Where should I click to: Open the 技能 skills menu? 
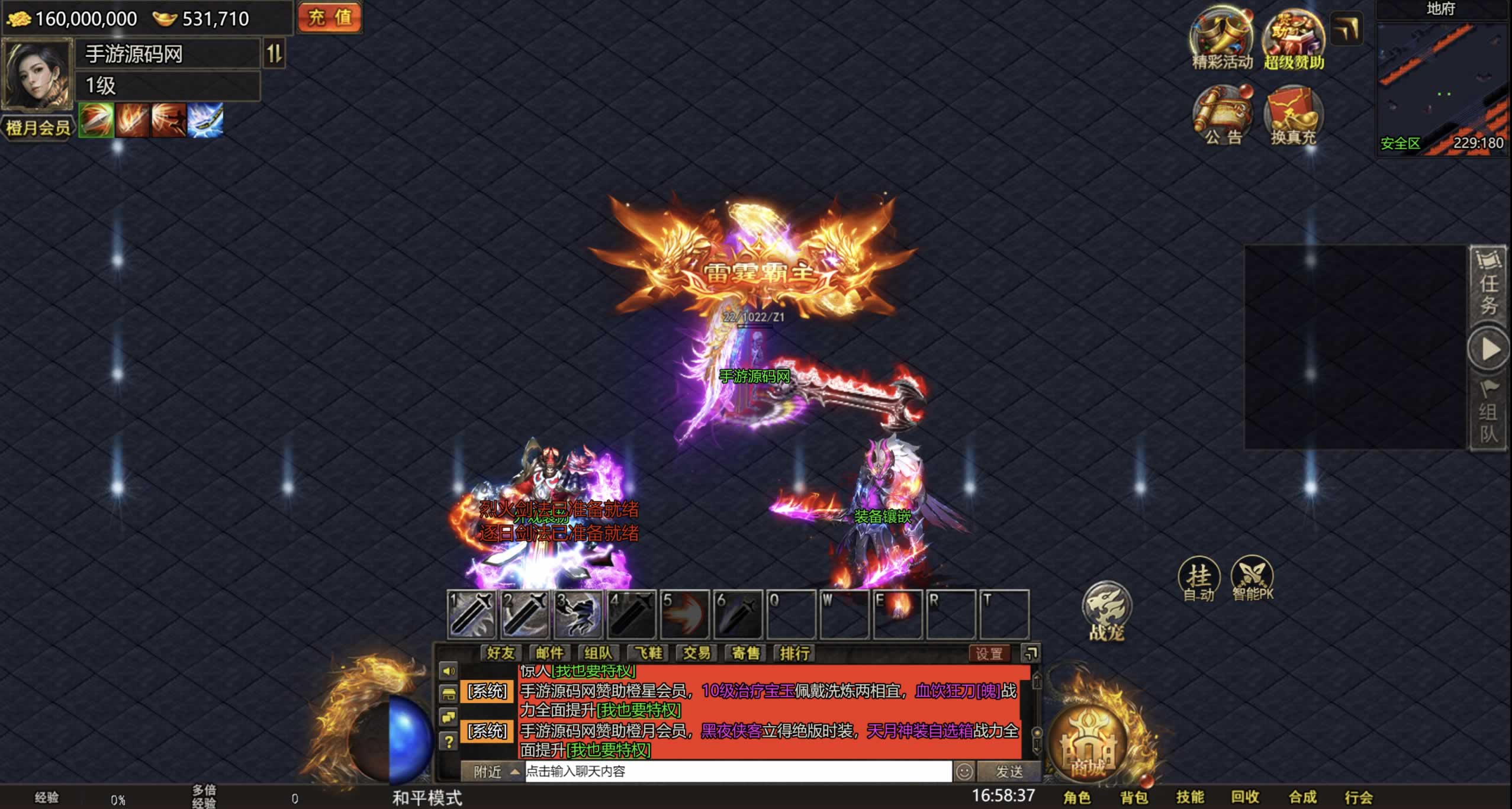click(1190, 797)
